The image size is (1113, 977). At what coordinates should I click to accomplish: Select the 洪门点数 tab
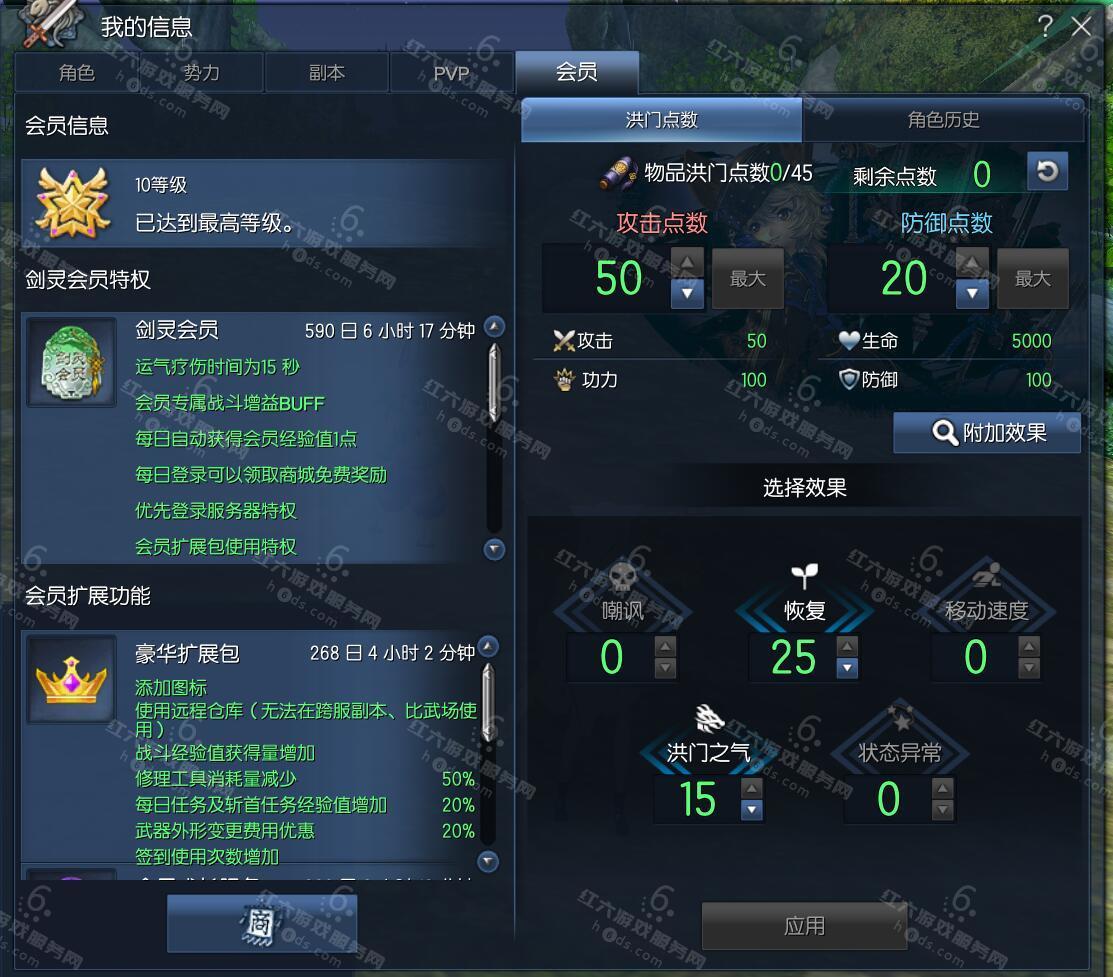pyautogui.click(x=661, y=120)
